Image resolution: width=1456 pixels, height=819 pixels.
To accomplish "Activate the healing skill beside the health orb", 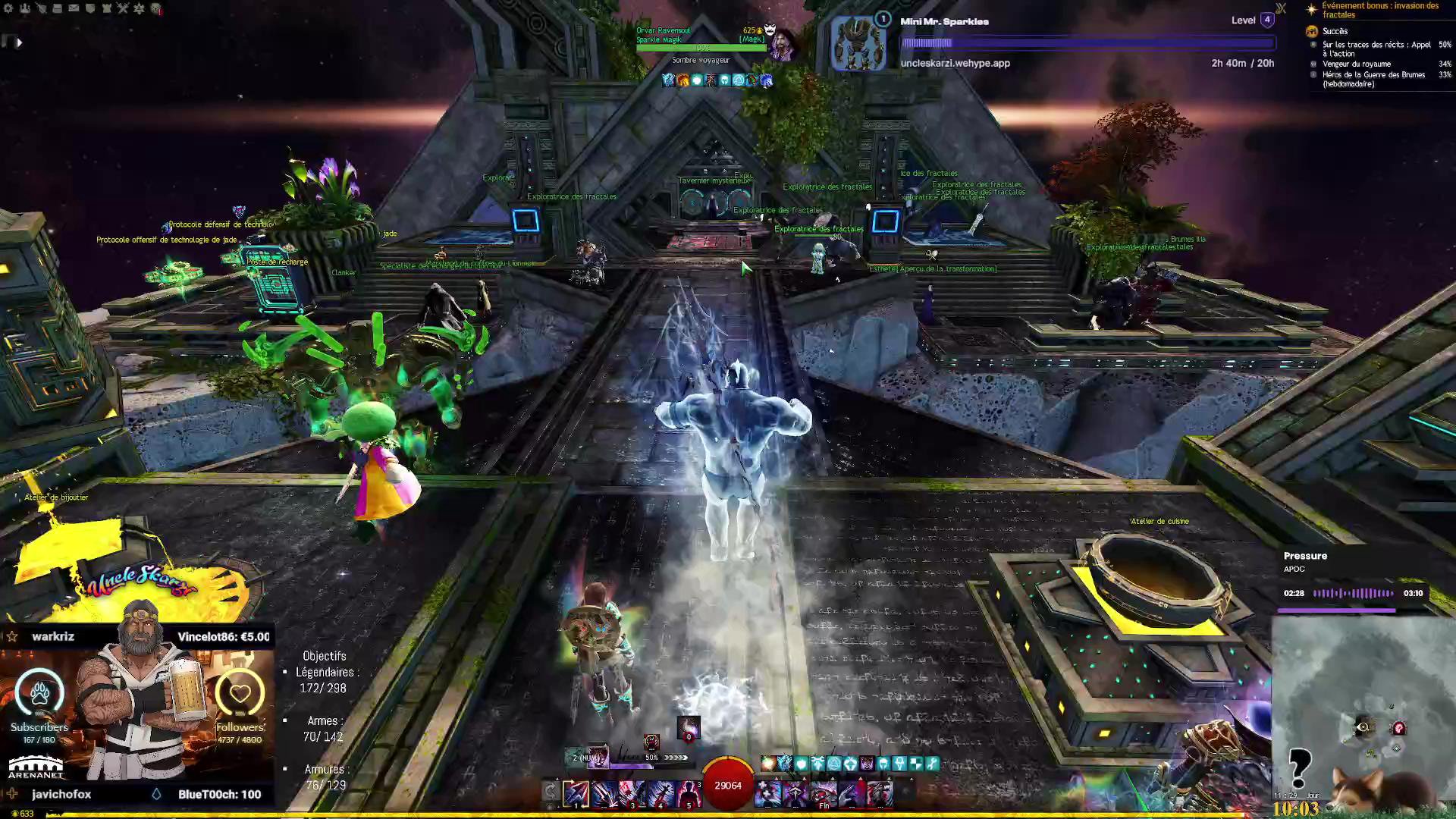I will pyautogui.click(x=767, y=792).
